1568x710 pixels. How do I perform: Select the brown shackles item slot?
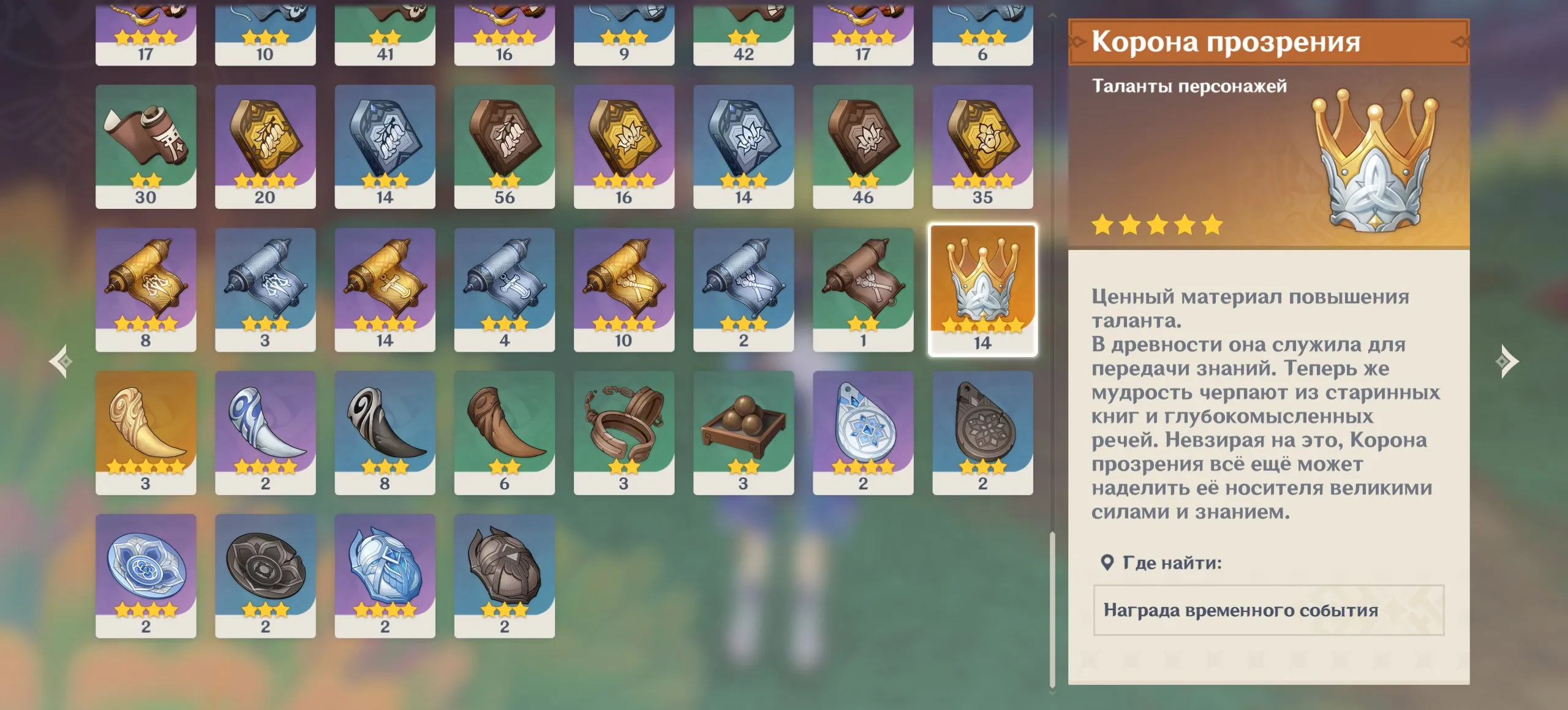[624, 432]
